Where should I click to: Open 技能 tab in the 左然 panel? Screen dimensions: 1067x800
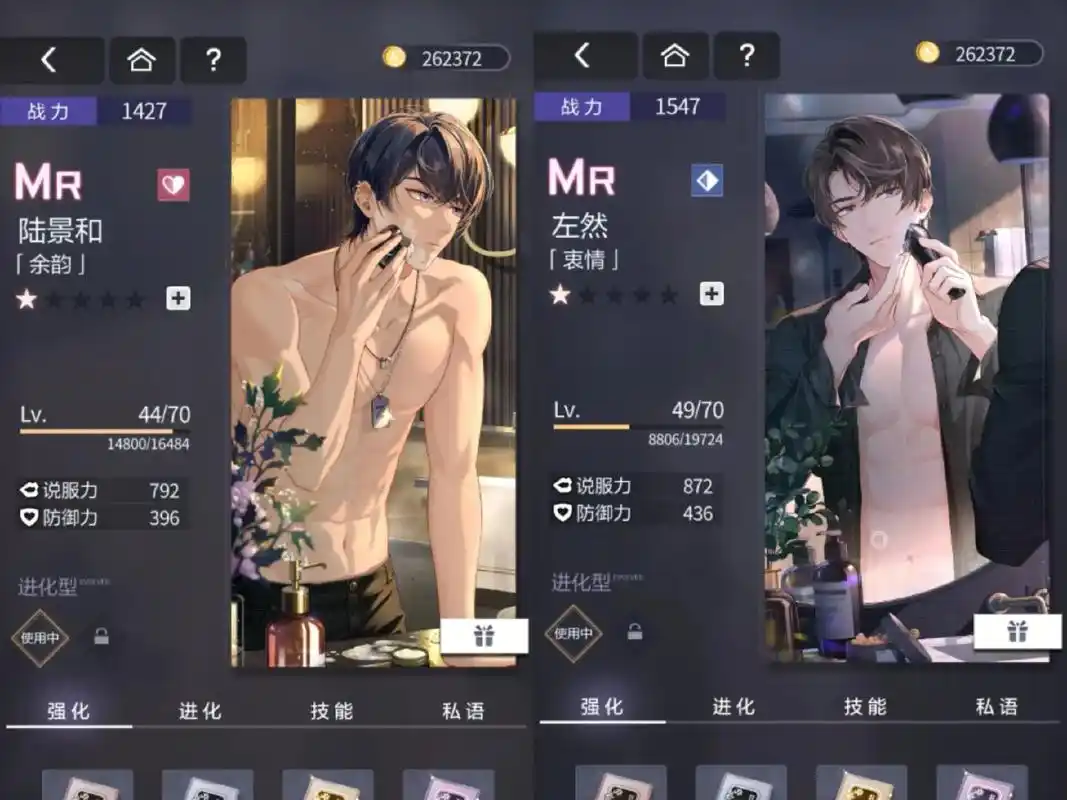[865, 707]
